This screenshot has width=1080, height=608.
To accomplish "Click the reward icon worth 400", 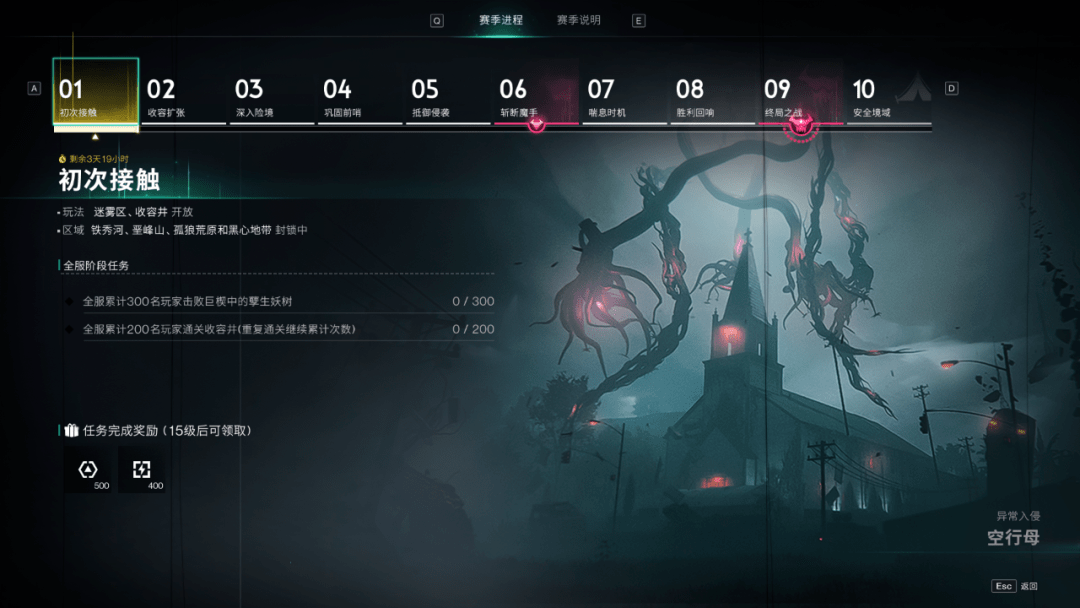I will point(143,470).
